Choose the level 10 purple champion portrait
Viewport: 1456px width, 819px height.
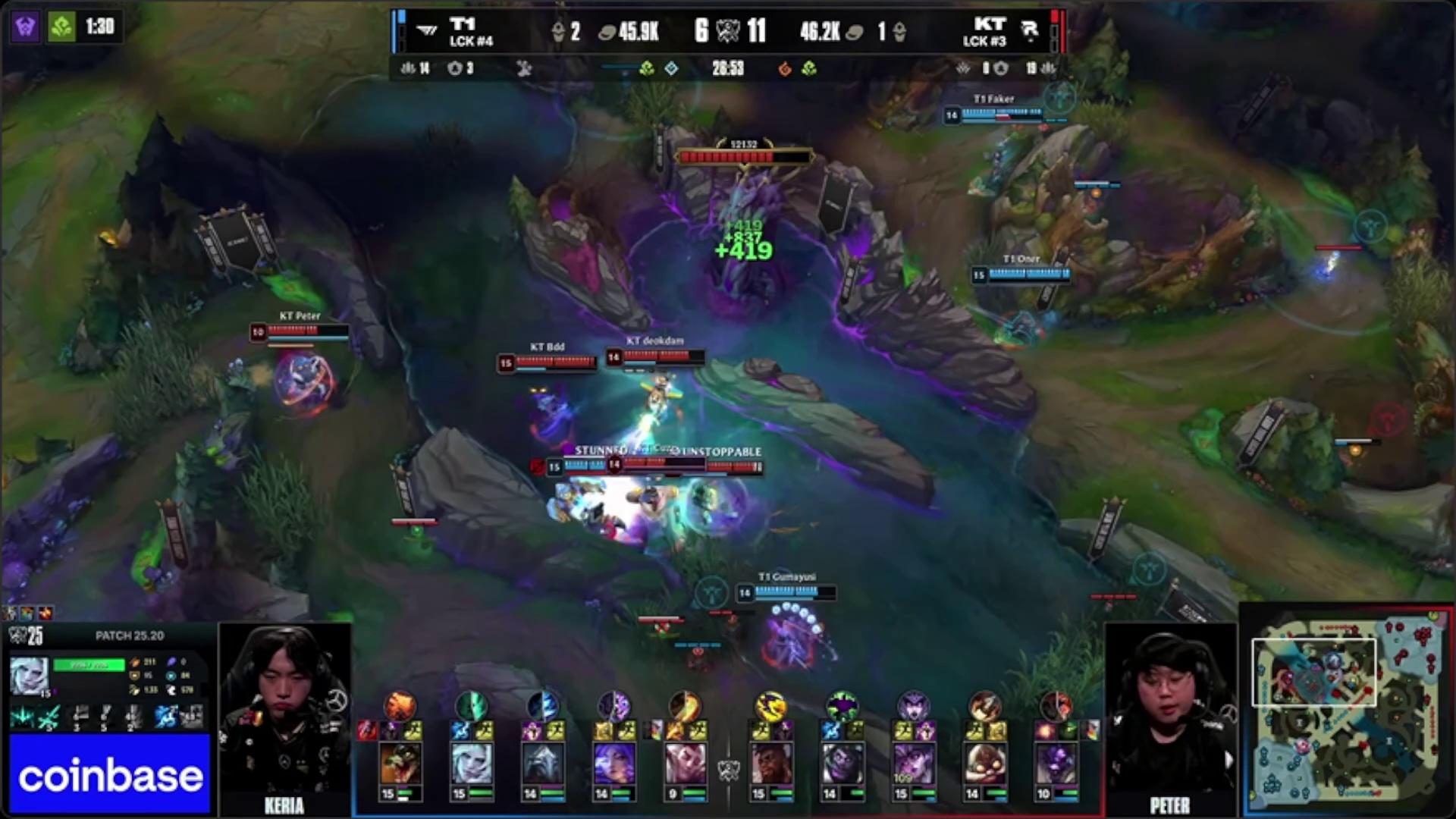[1056, 764]
